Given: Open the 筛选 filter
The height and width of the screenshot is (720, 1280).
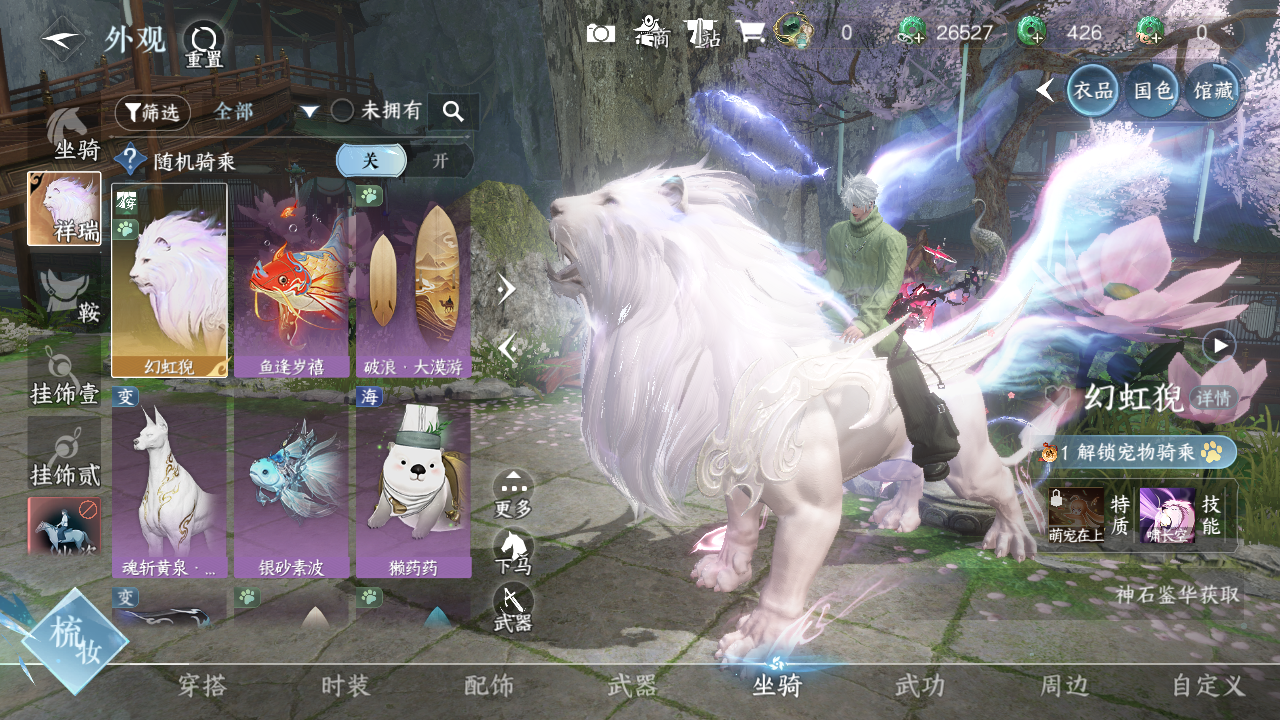Looking at the screenshot, I should coord(152,112).
